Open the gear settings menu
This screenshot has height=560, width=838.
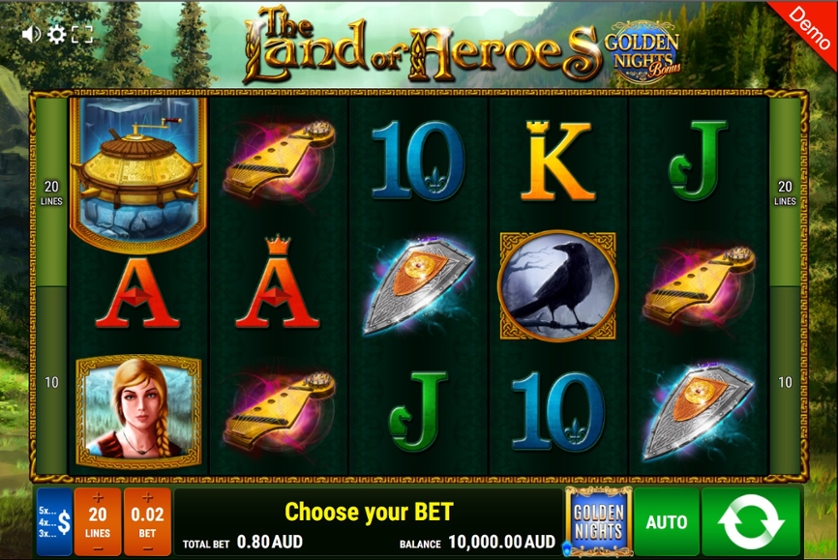click(x=57, y=34)
